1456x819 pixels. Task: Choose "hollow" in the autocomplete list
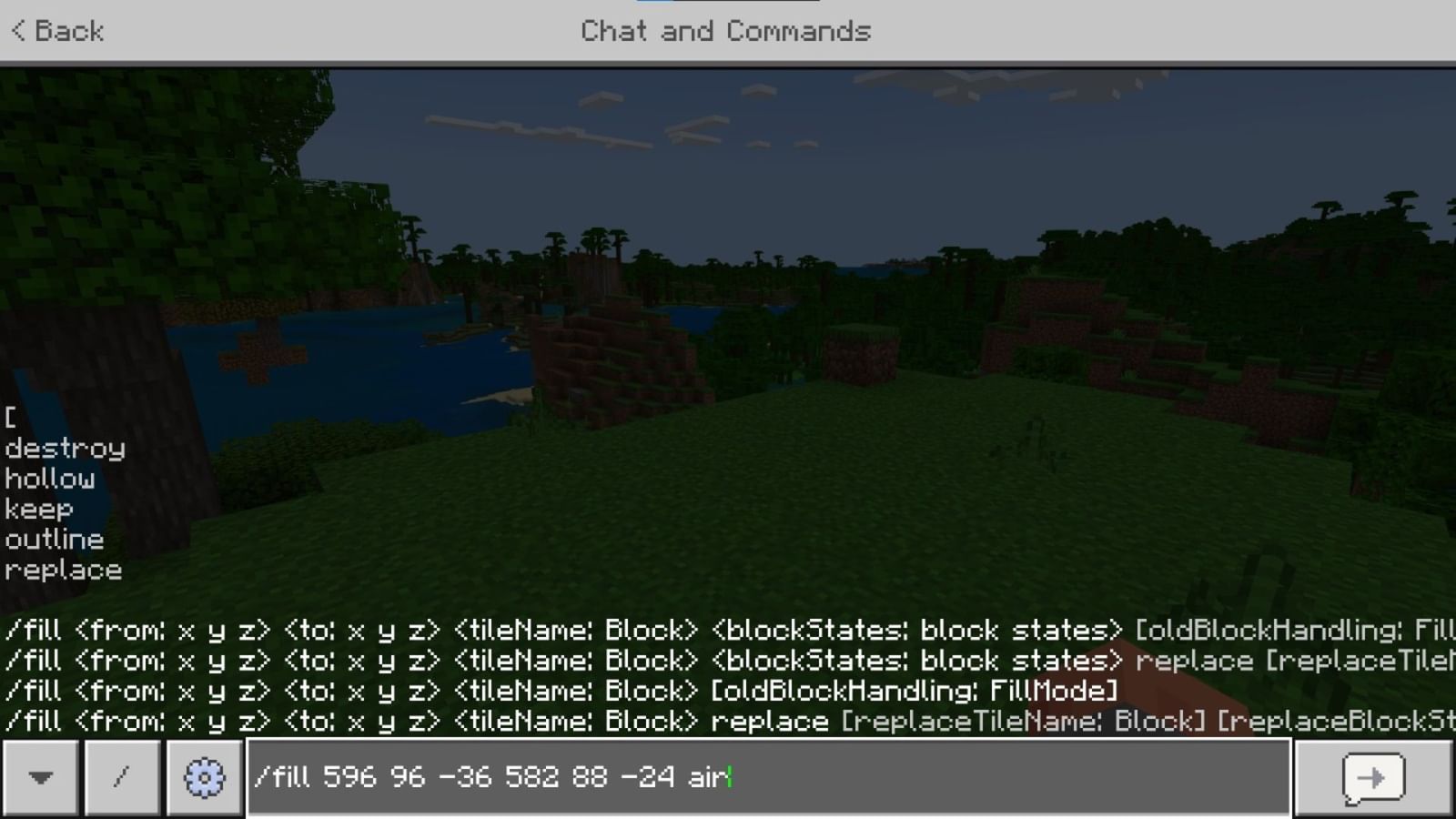coord(50,479)
